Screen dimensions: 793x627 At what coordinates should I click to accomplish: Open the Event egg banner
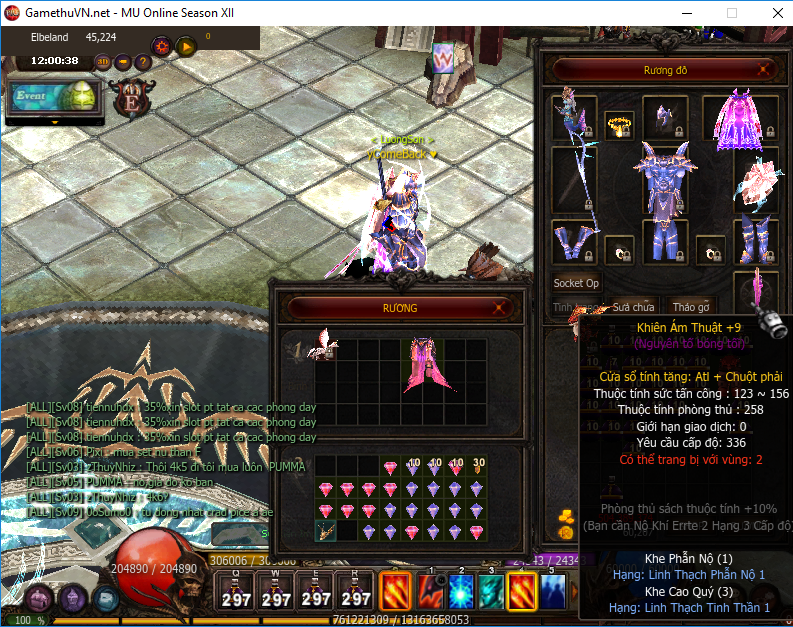coord(54,97)
